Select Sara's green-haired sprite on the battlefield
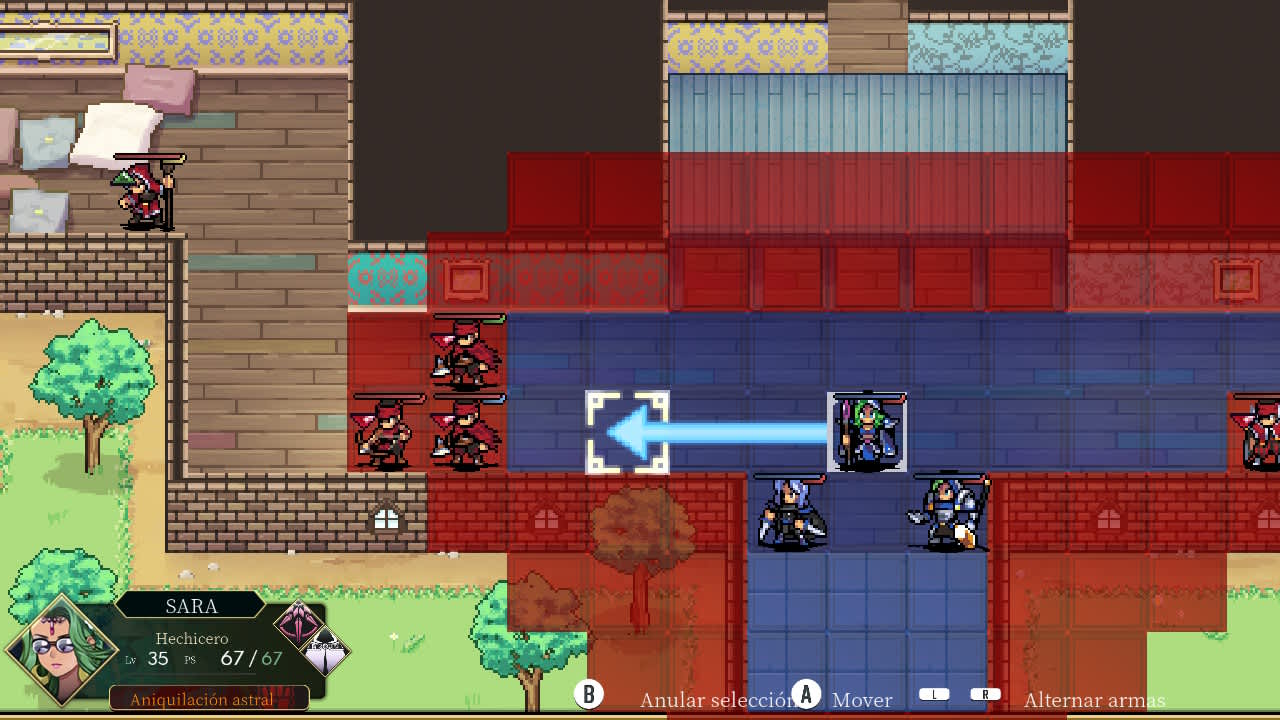 (864, 432)
